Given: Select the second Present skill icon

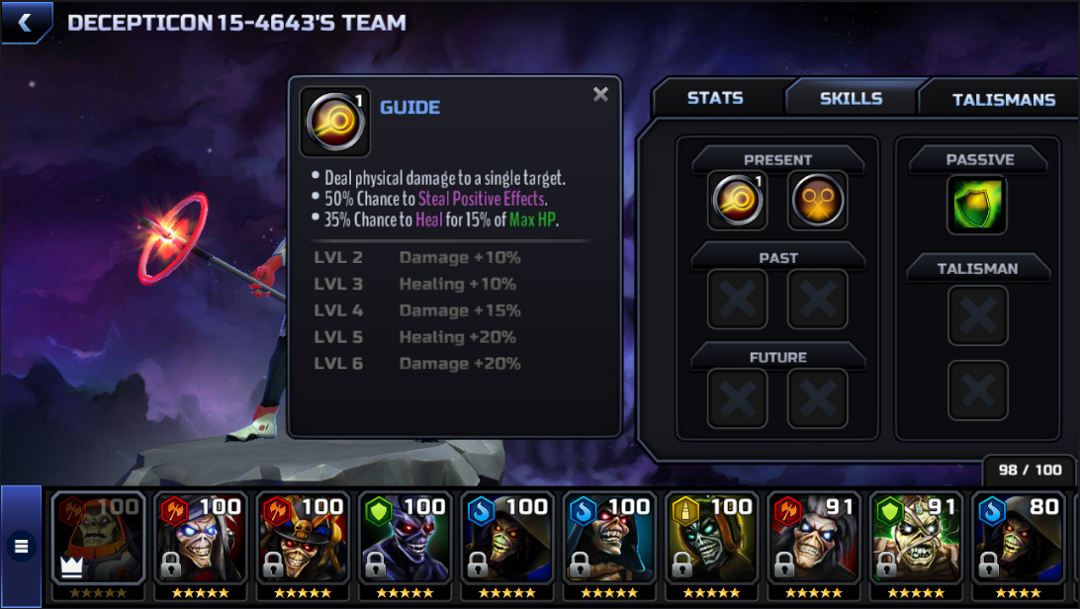Looking at the screenshot, I should (818, 201).
